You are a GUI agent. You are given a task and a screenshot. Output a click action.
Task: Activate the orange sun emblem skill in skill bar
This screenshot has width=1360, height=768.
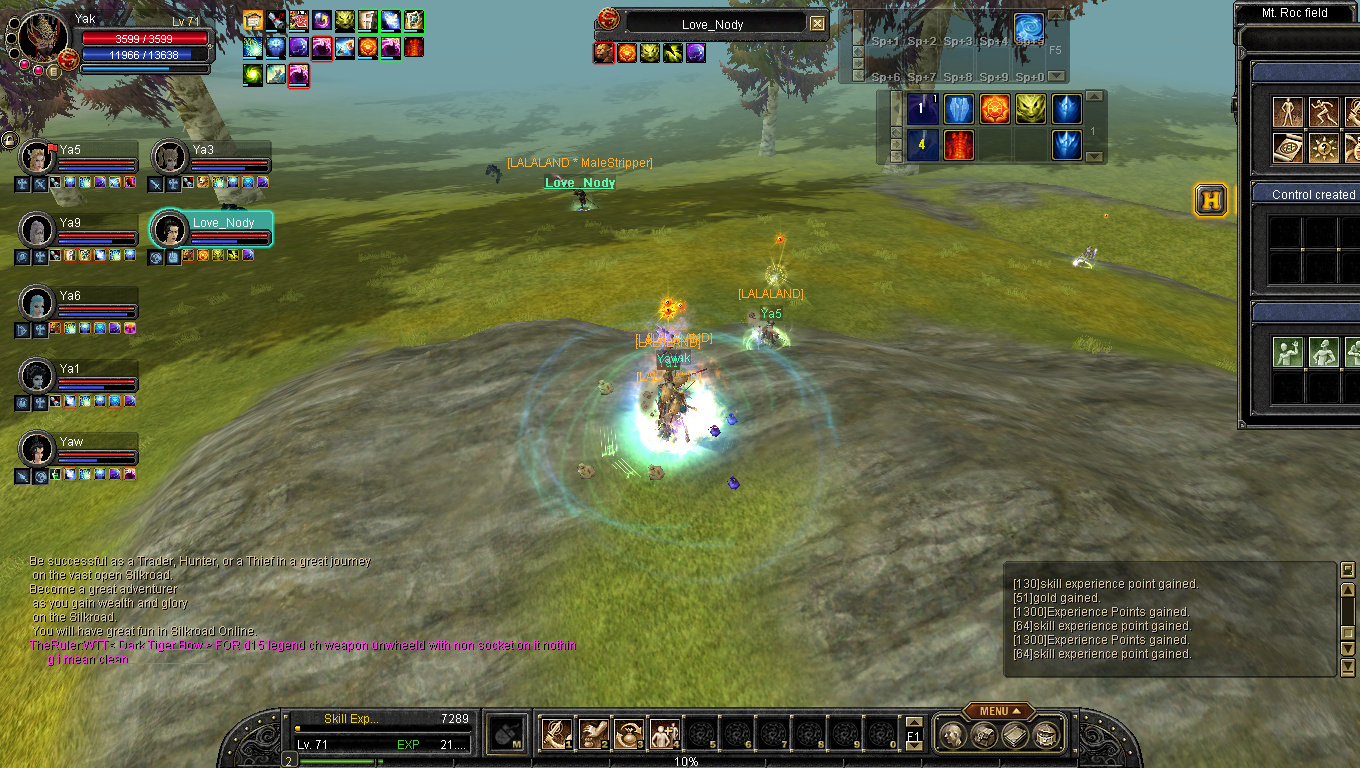click(x=994, y=109)
